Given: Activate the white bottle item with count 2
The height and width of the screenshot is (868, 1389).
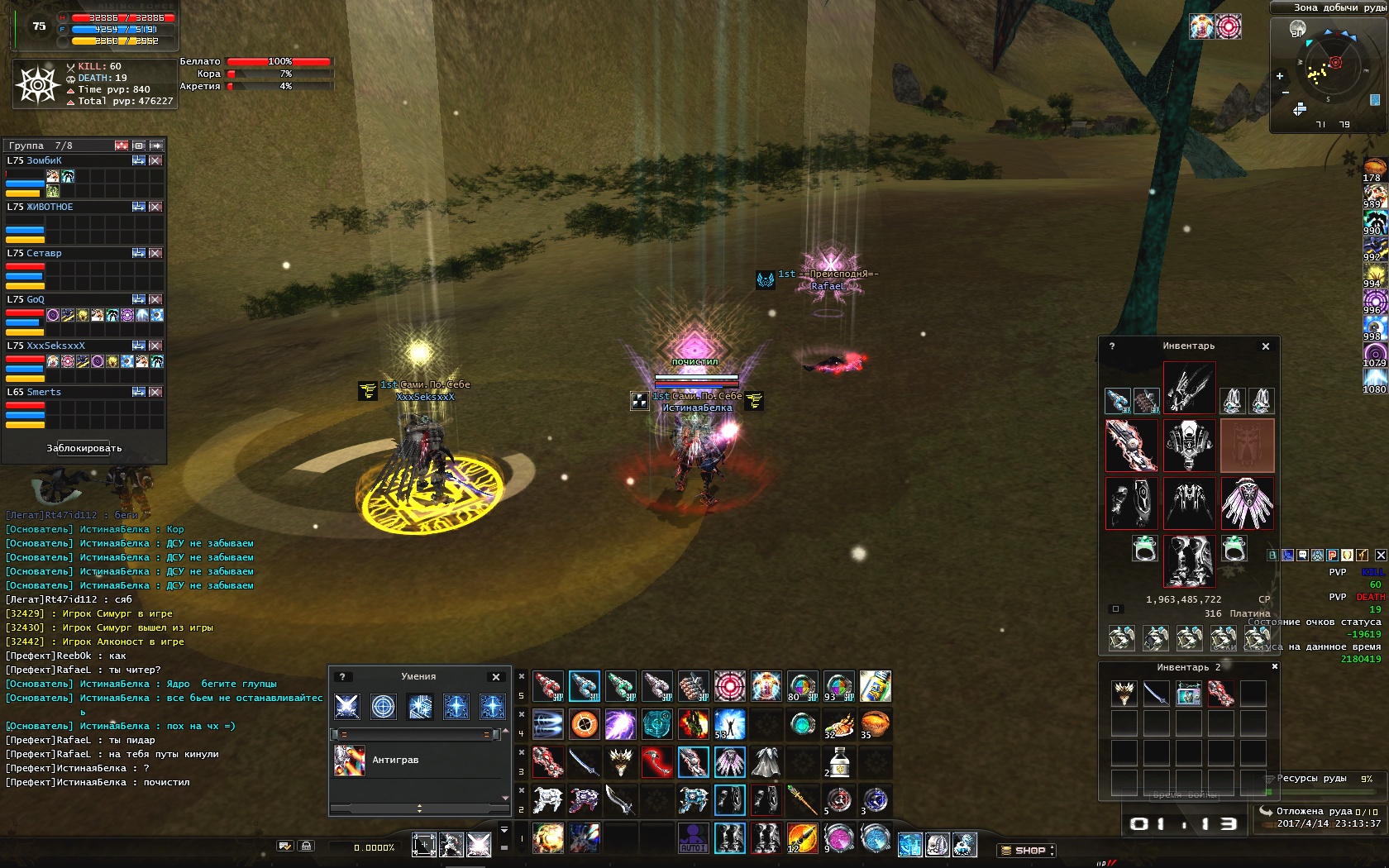Looking at the screenshot, I should click(838, 762).
